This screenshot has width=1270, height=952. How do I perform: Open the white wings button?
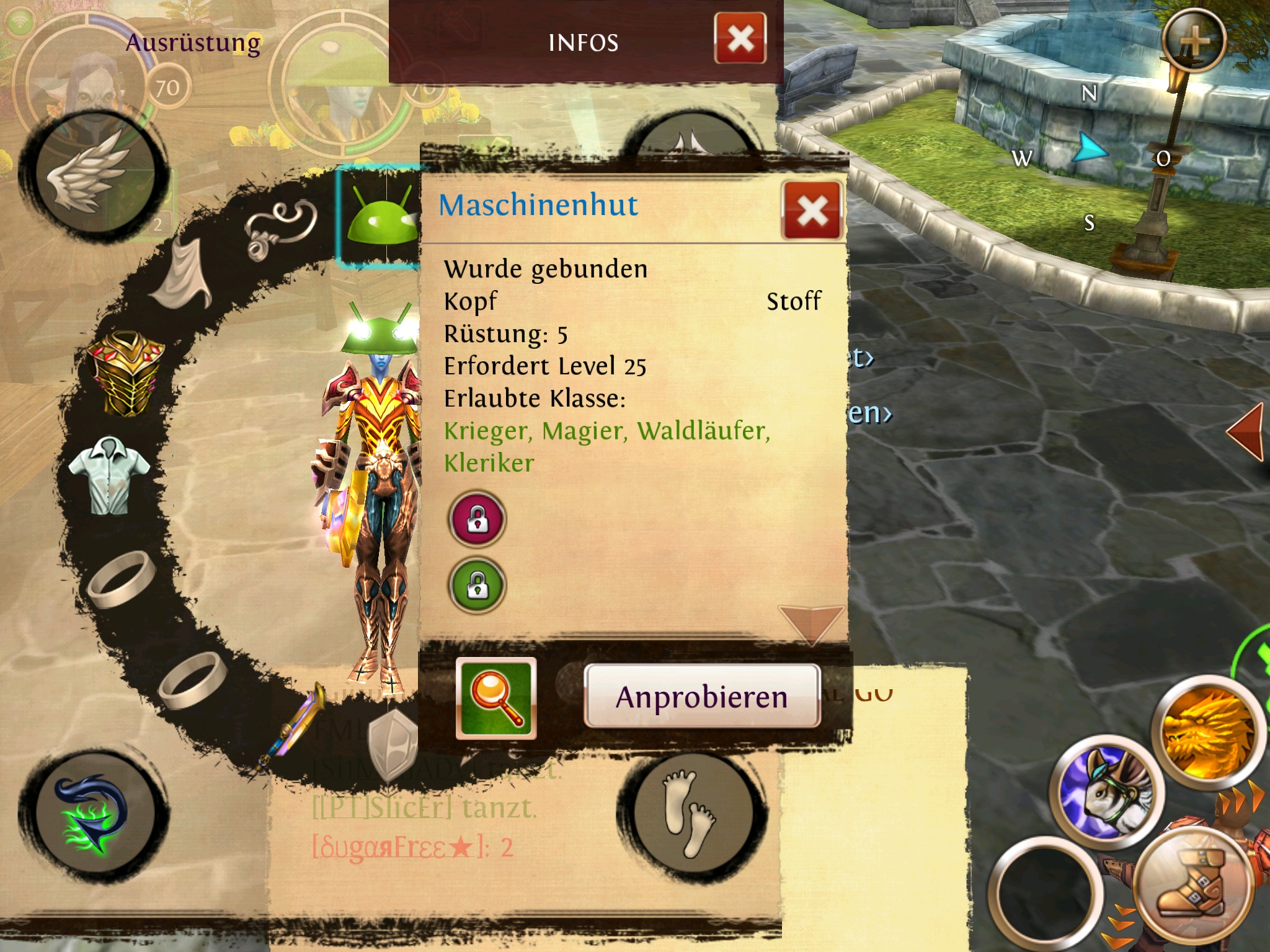94,175
